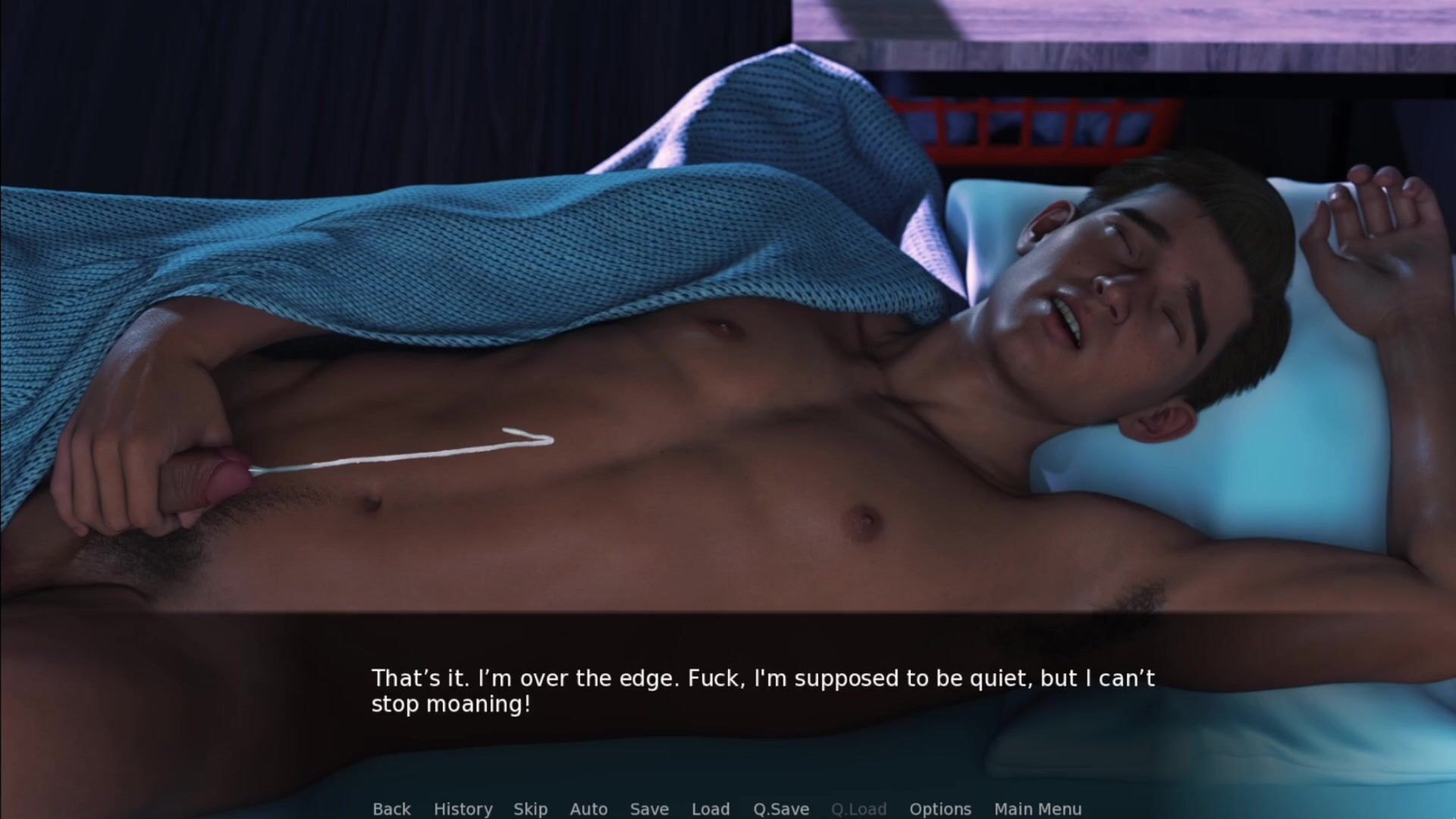Screen dimensions: 1456x819
Task: Quick save with the Q.Save button
Action: pyautogui.click(x=781, y=809)
